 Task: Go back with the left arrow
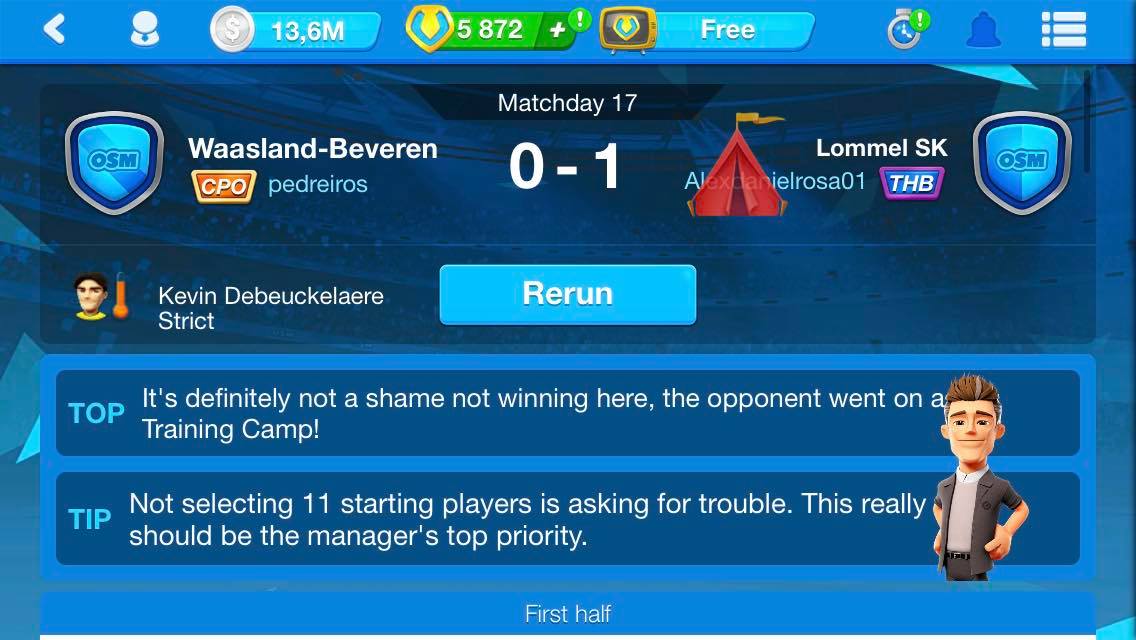click(55, 29)
